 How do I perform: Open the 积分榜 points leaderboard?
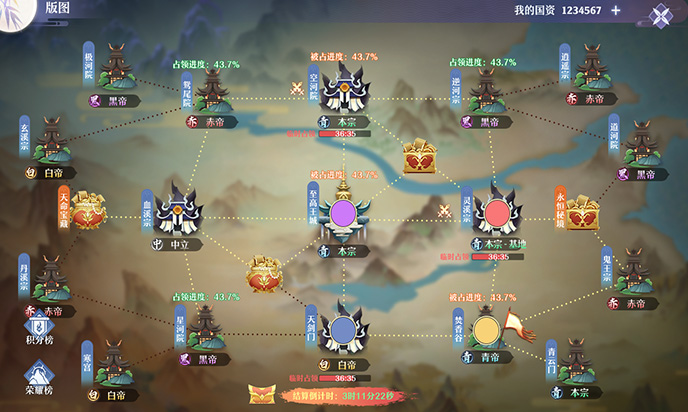[40, 330]
